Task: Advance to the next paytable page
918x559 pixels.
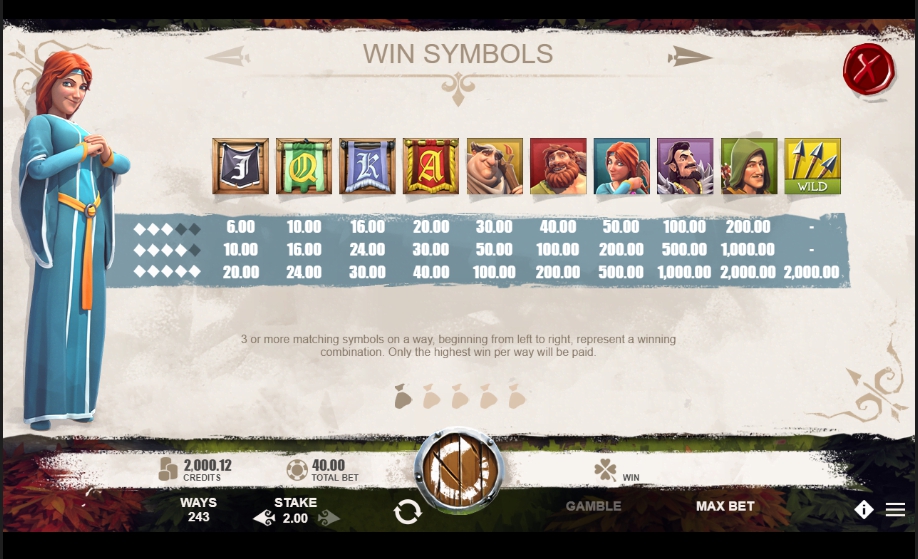Action: [690, 56]
